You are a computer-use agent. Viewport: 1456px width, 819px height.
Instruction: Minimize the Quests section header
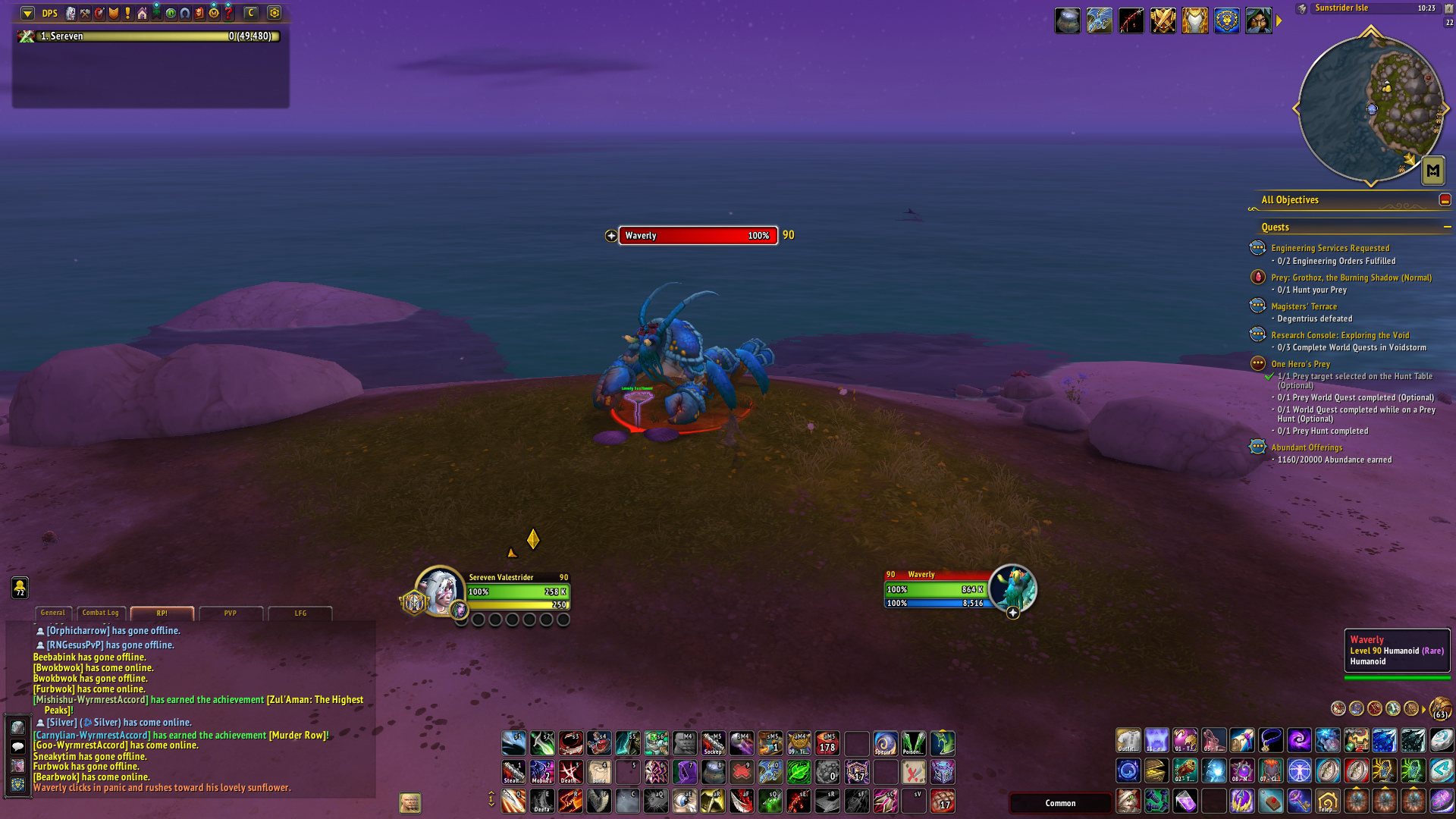coord(1447,227)
